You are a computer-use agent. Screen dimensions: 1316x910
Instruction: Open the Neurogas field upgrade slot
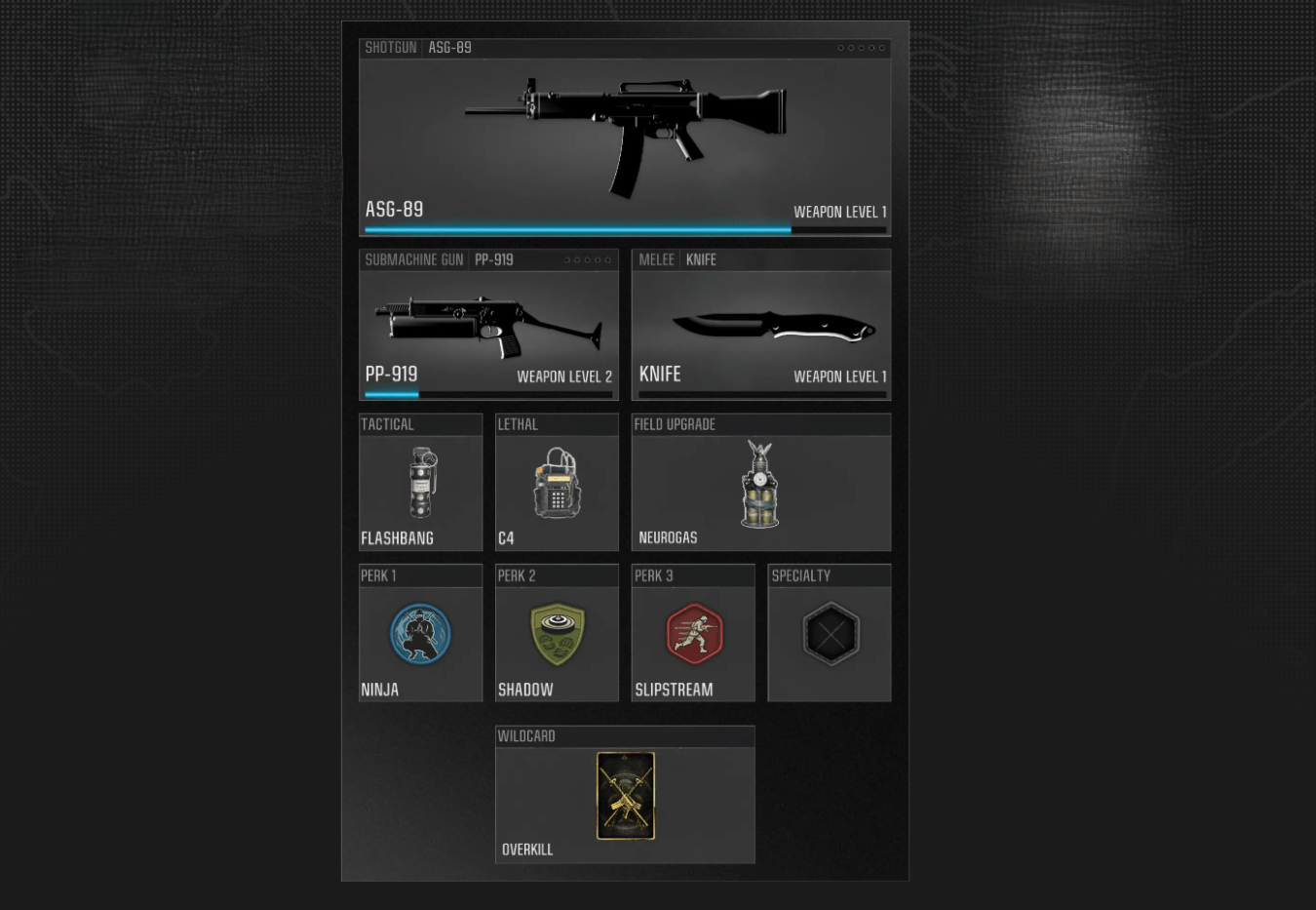pos(760,483)
